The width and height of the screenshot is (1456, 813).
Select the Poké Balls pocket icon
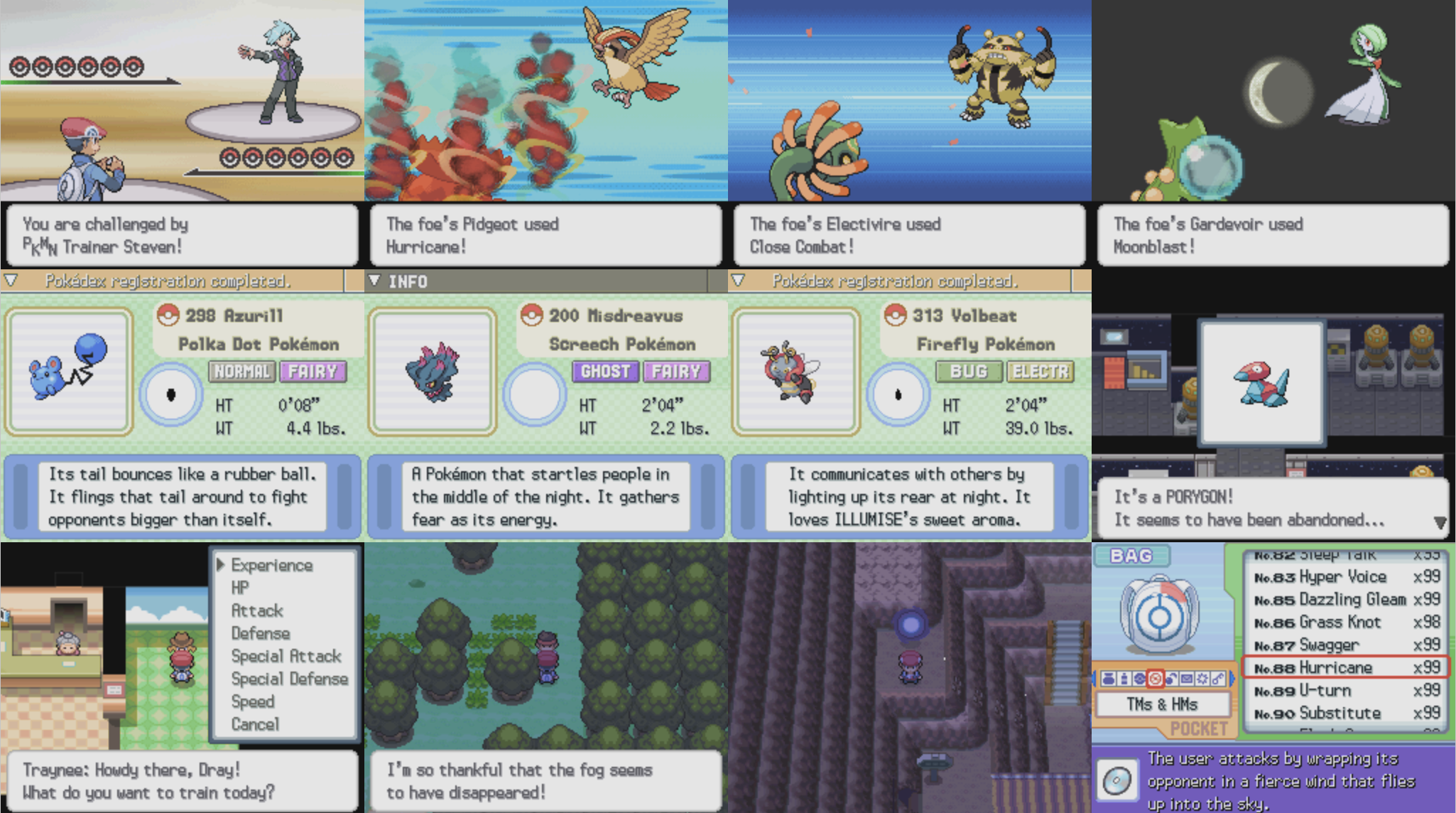(1140, 679)
